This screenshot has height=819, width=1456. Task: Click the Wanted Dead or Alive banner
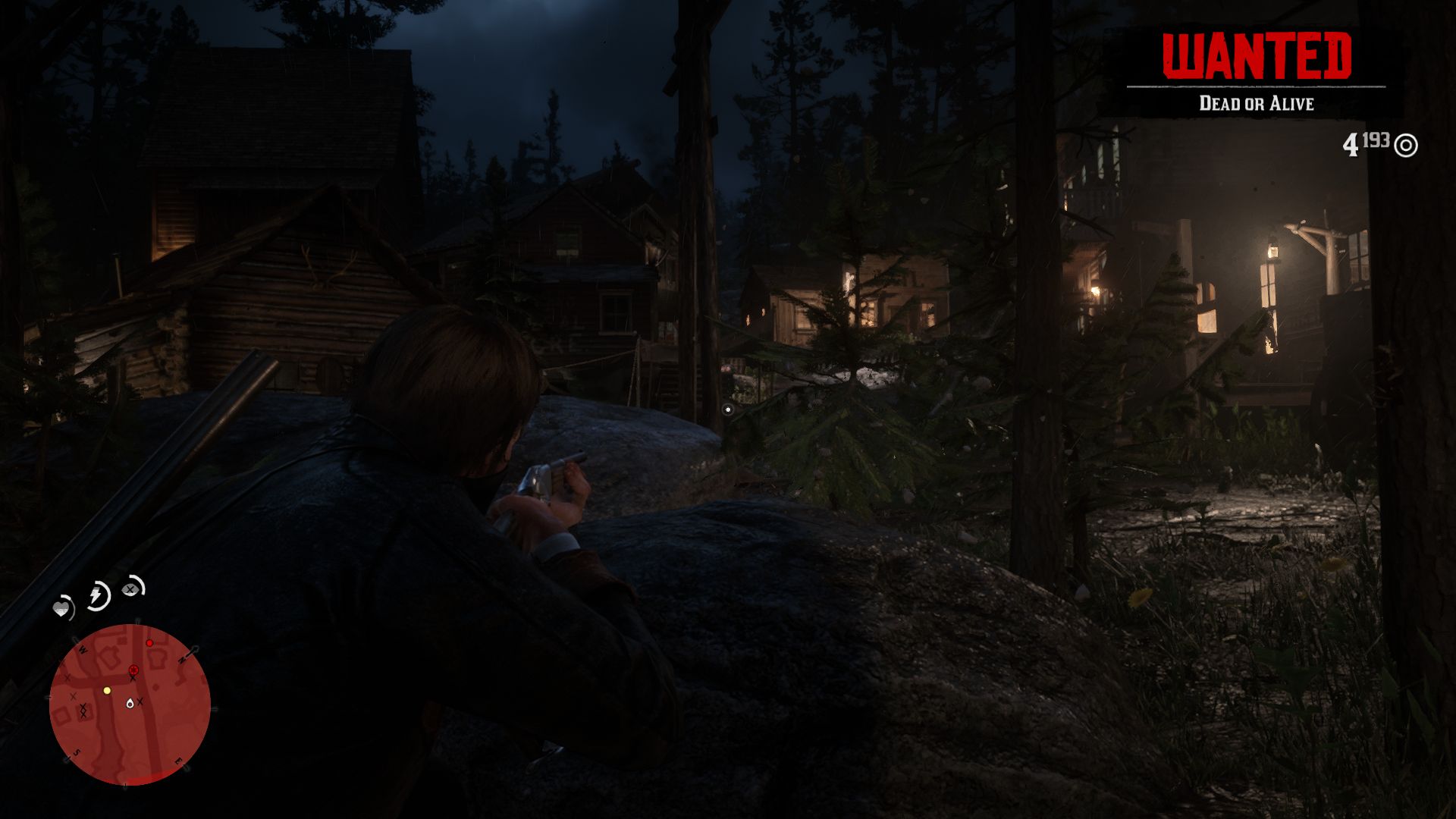[x=1256, y=72]
